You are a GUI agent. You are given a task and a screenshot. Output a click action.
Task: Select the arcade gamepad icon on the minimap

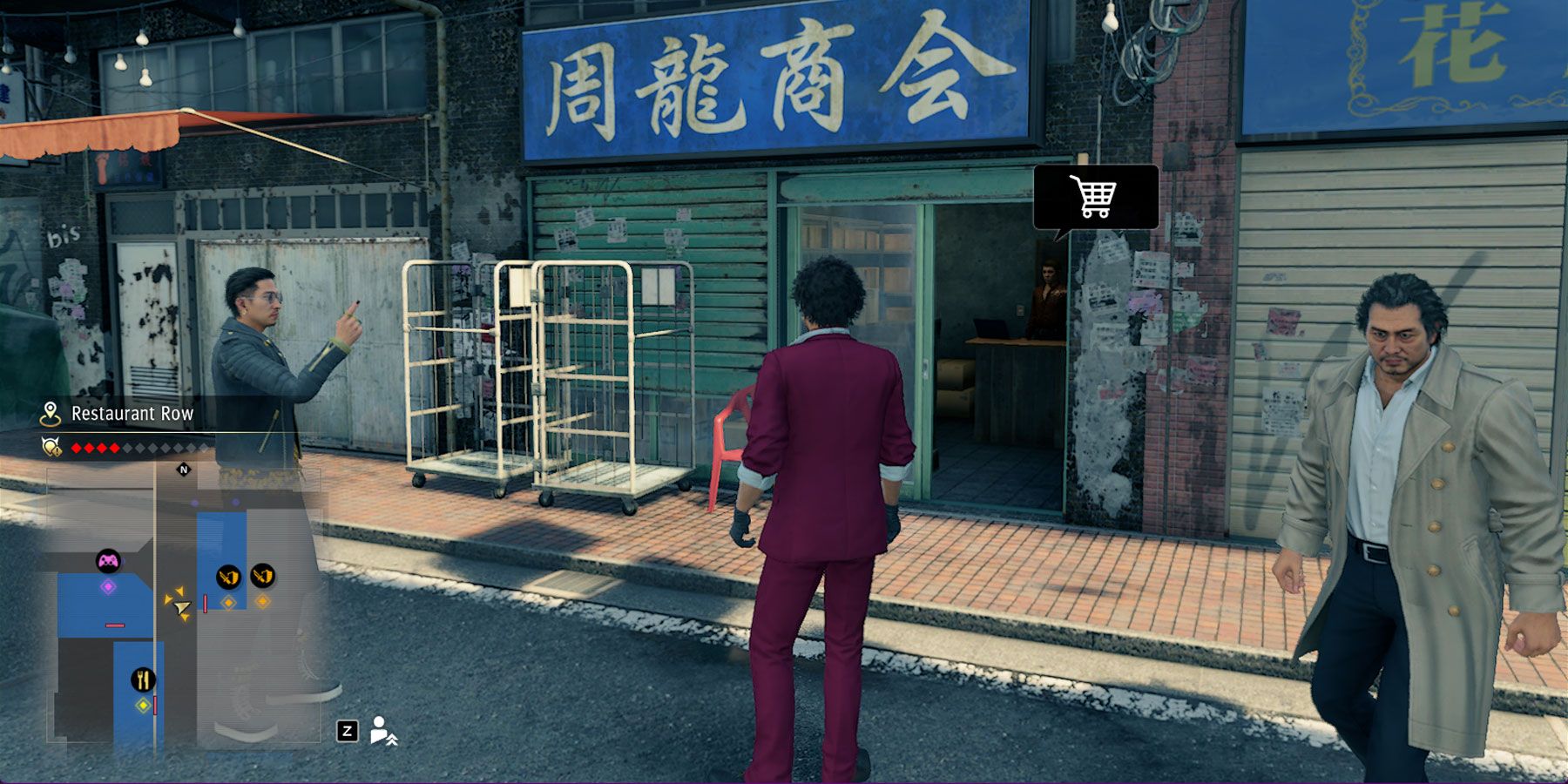point(108,560)
